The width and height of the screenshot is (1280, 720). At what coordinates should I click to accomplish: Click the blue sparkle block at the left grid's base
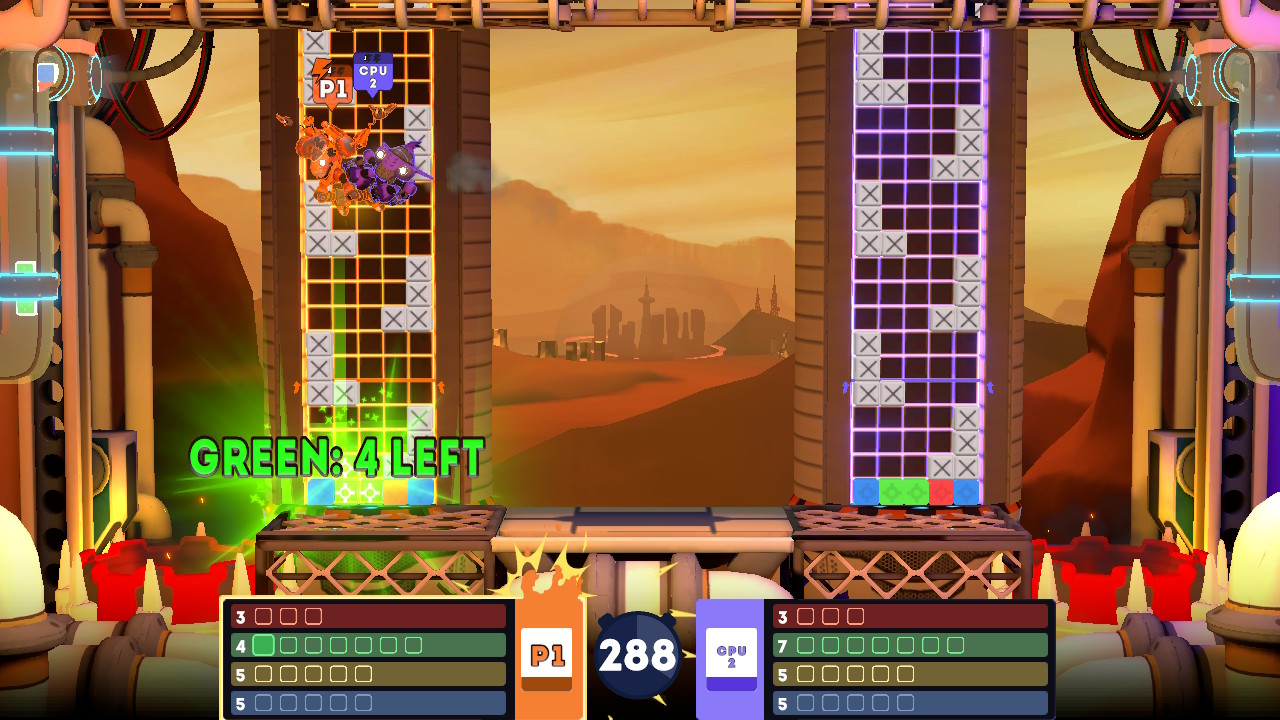321,490
